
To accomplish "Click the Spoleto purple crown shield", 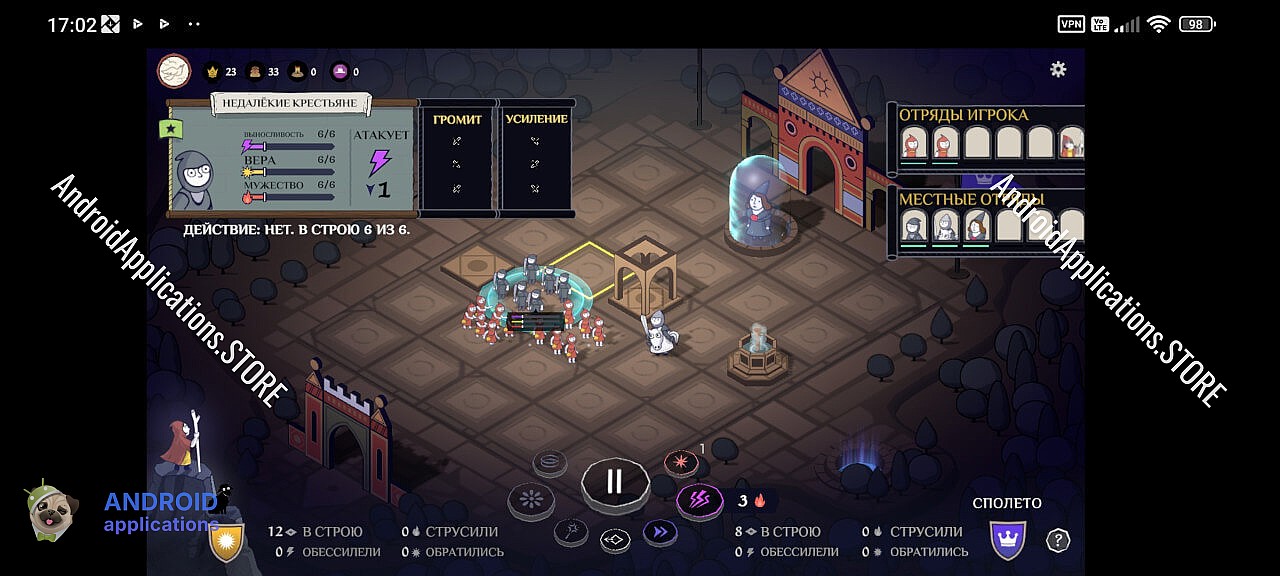I will 1007,540.
